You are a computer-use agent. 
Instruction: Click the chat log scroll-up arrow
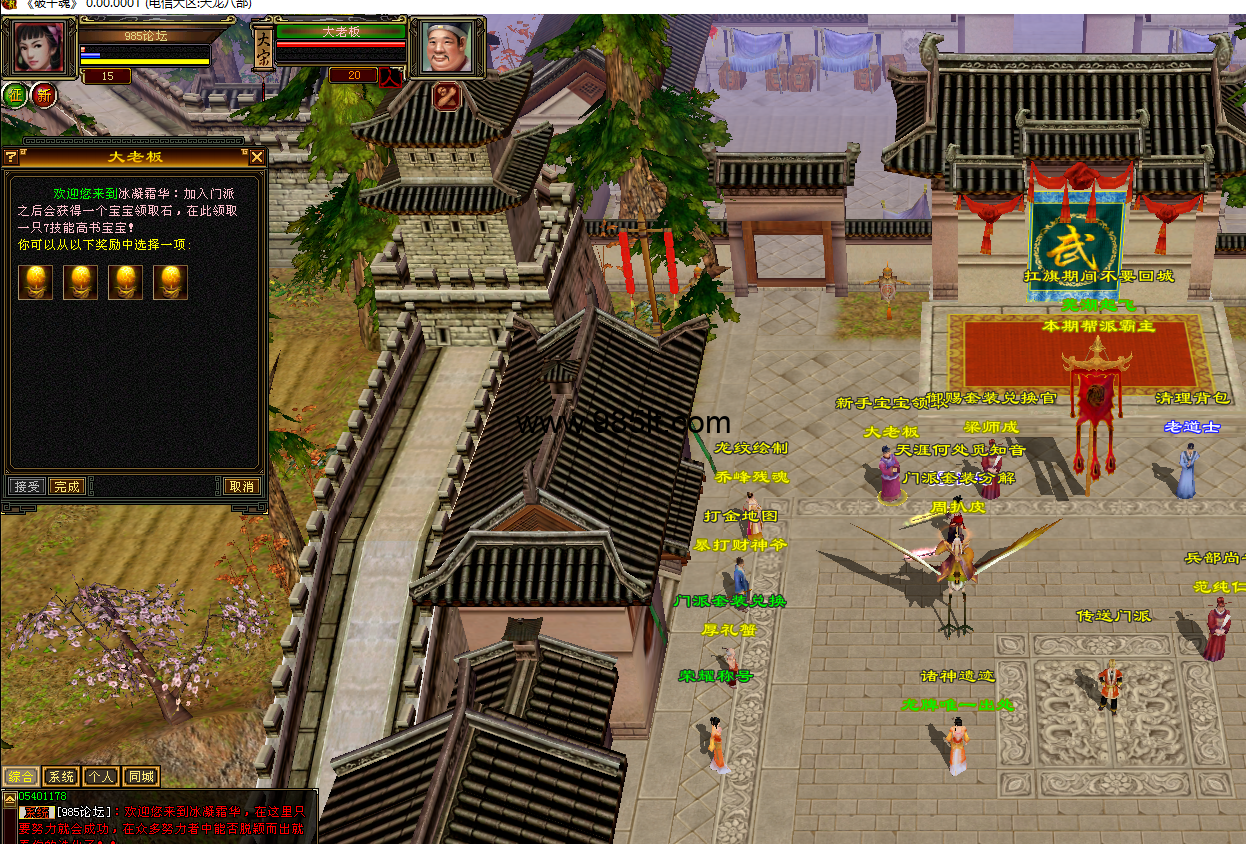click(9, 798)
